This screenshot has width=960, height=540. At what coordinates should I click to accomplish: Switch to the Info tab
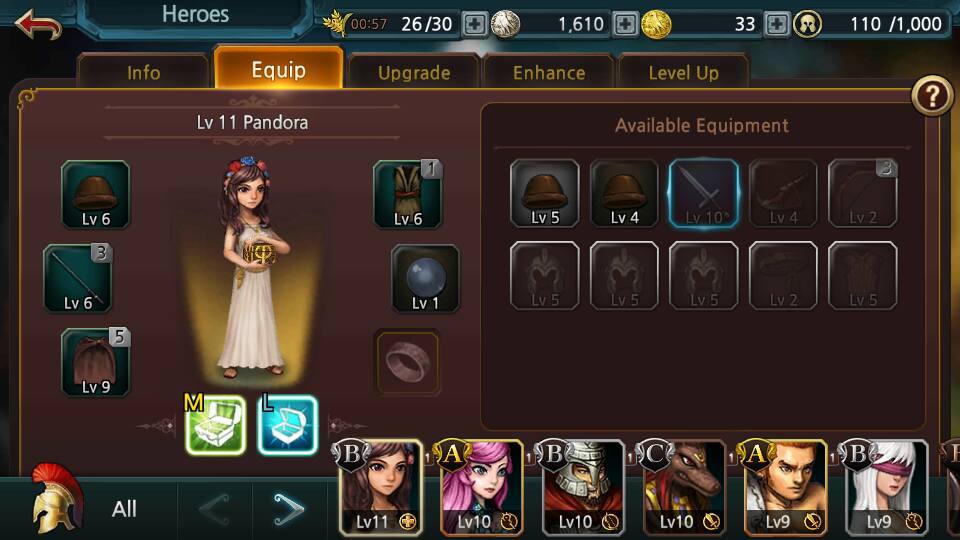143,73
